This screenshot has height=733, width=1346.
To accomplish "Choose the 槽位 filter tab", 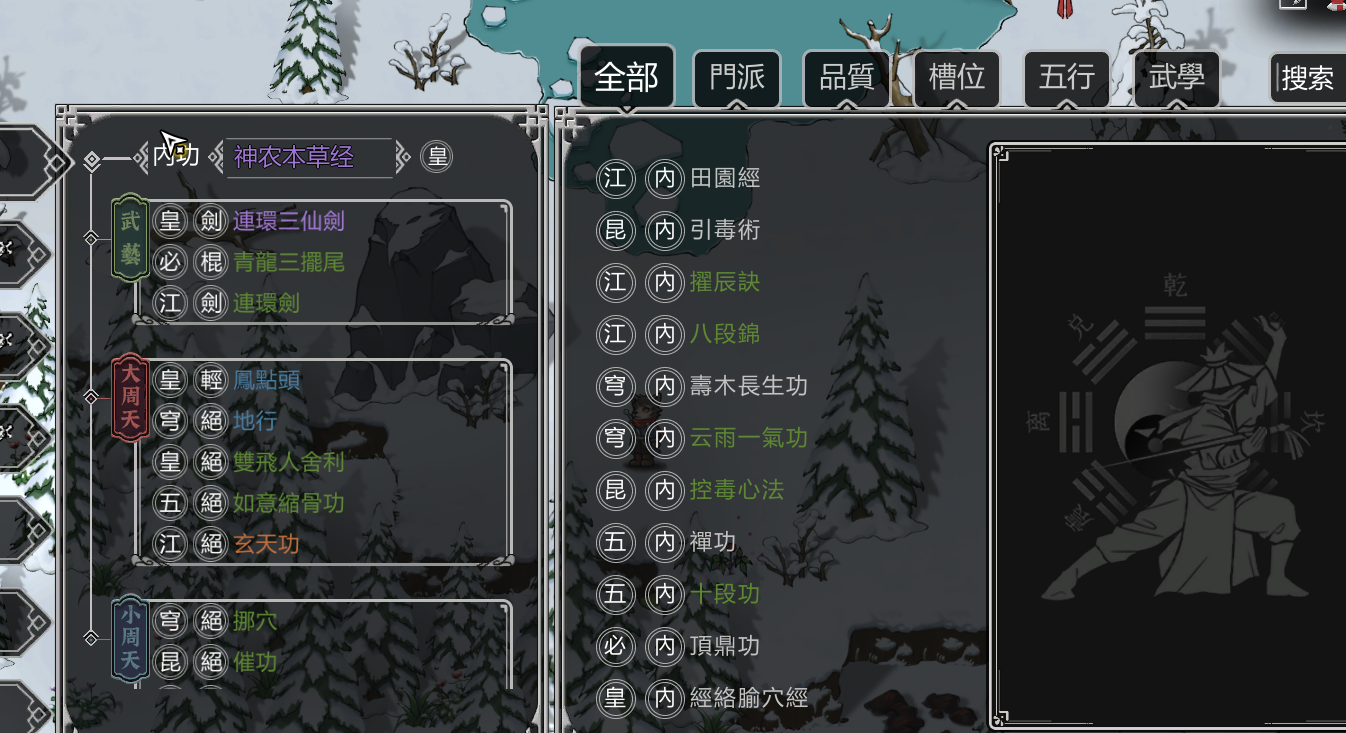I will tap(957, 77).
